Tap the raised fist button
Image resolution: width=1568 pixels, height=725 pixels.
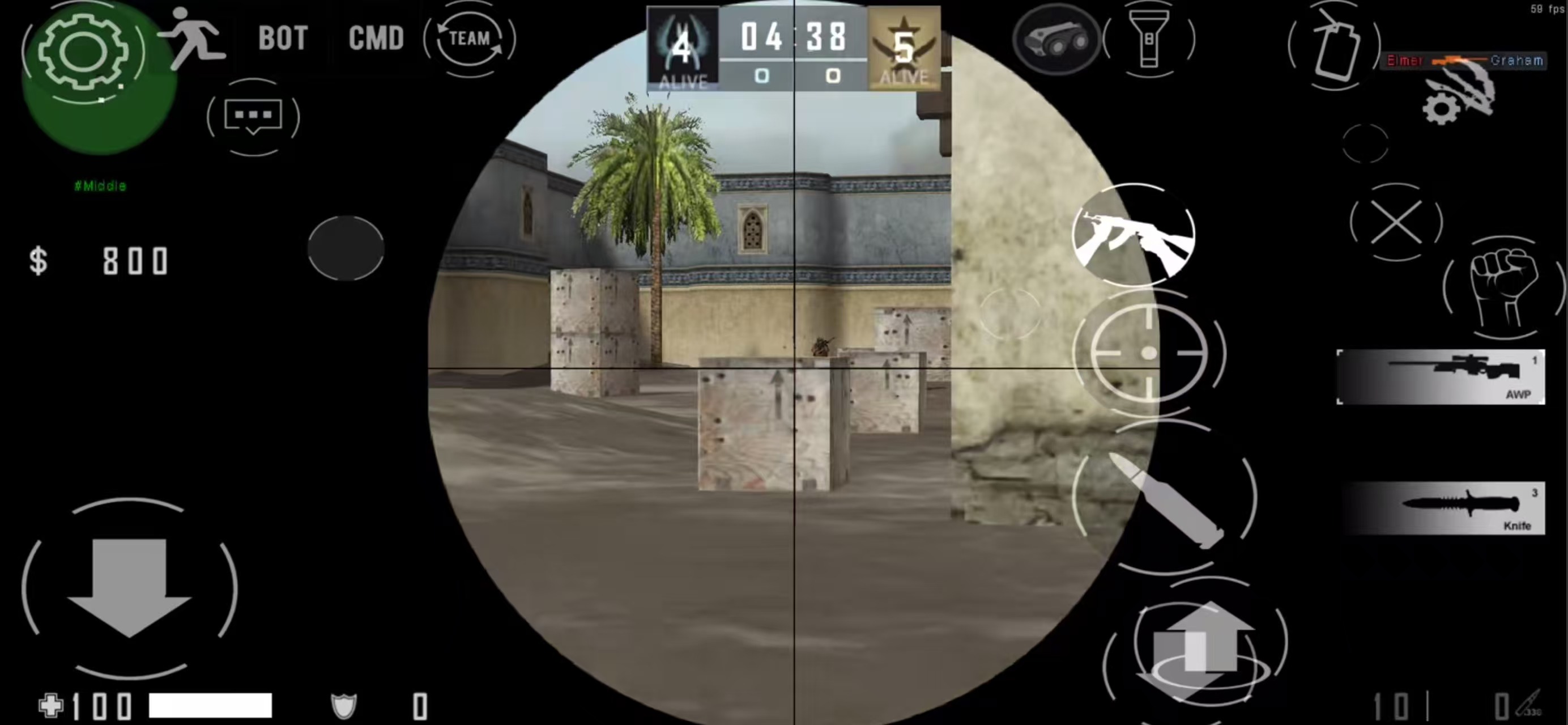(1503, 287)
